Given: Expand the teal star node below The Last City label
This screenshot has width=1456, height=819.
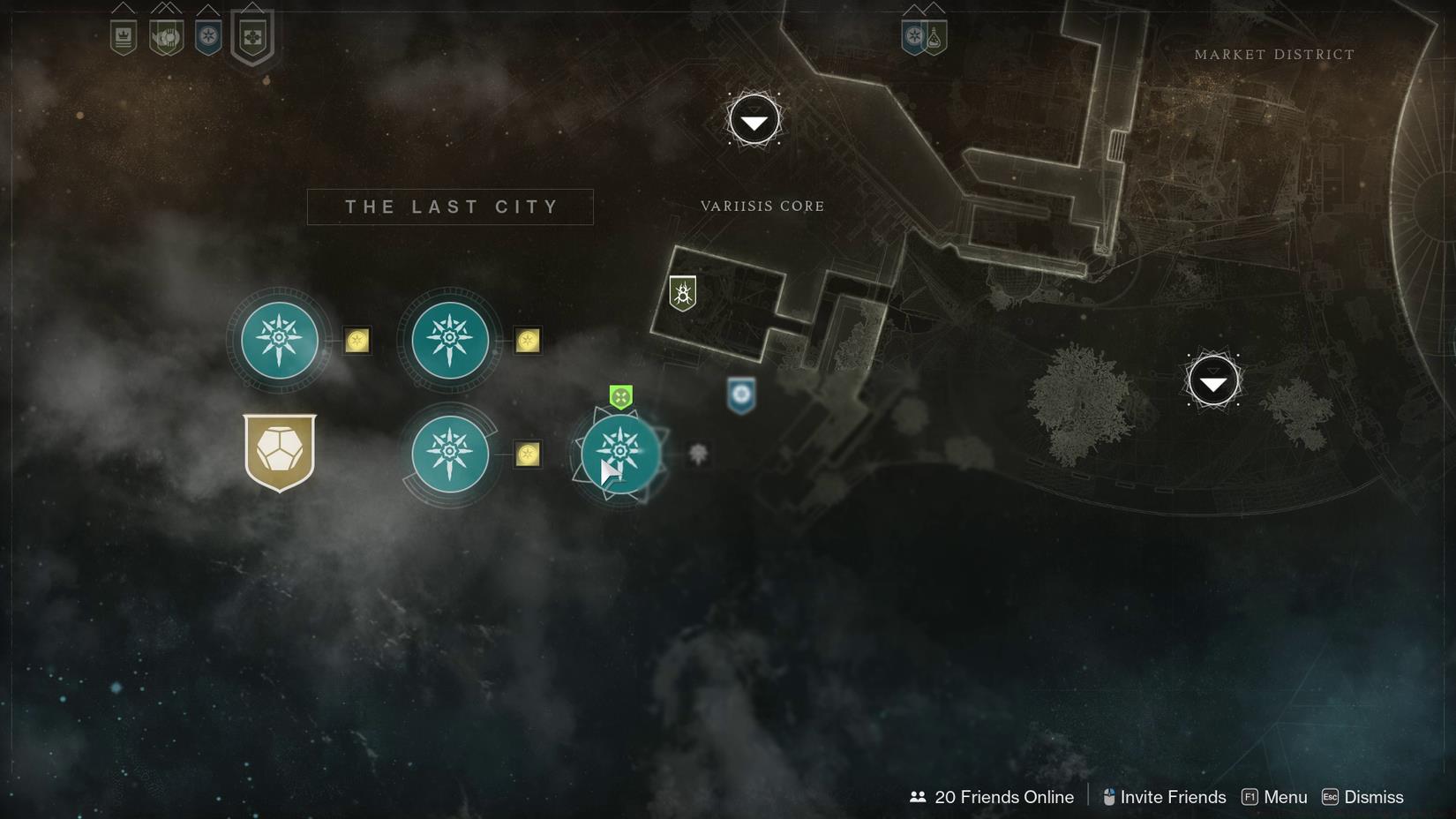Looking at the screenshot, I should [x=450, y=341].
